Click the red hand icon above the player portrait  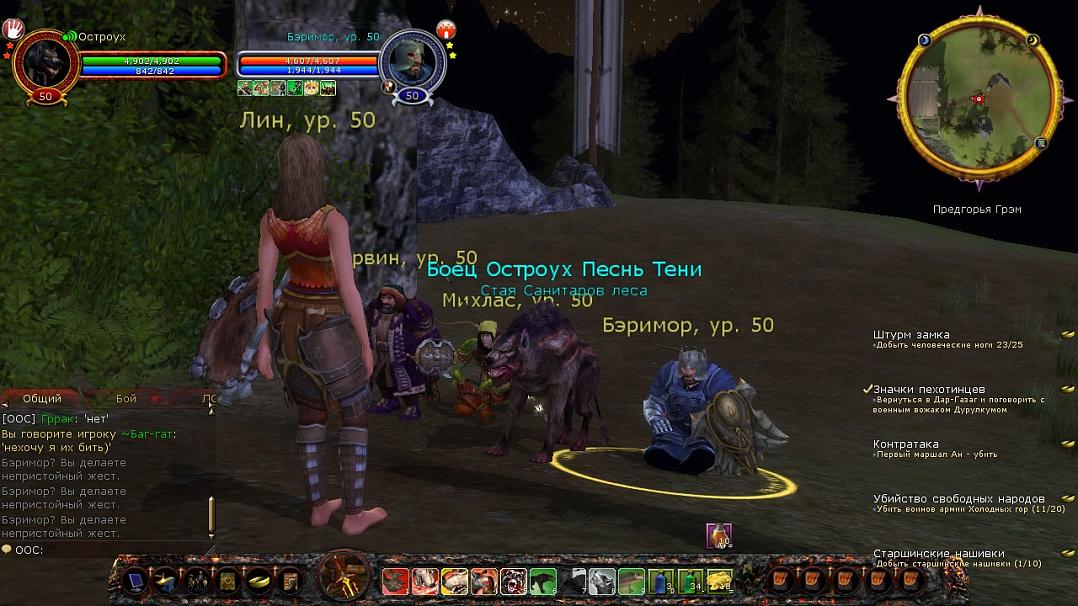click(x=13, y=27)
